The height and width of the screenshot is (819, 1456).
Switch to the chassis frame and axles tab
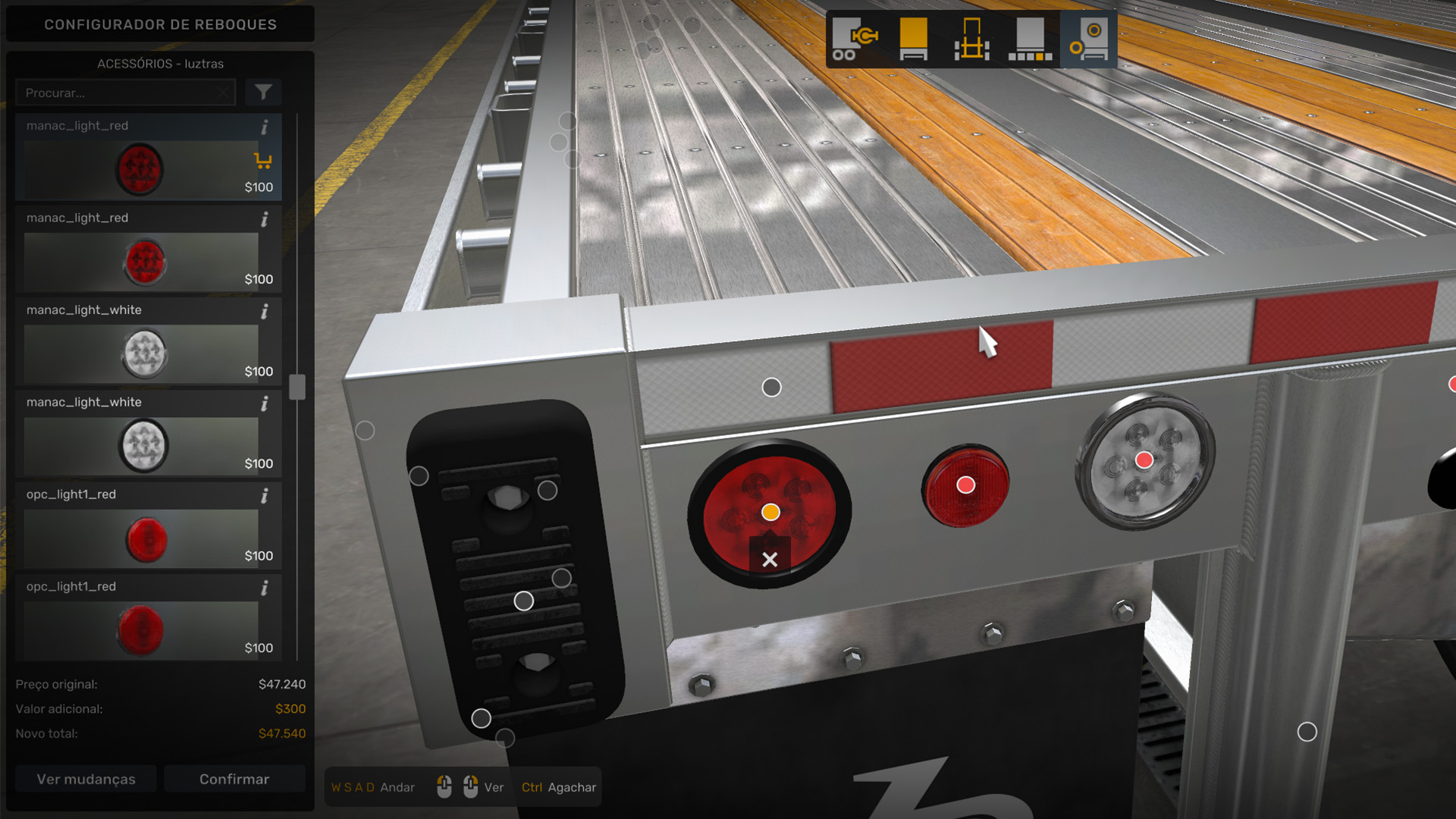[971, 39]
